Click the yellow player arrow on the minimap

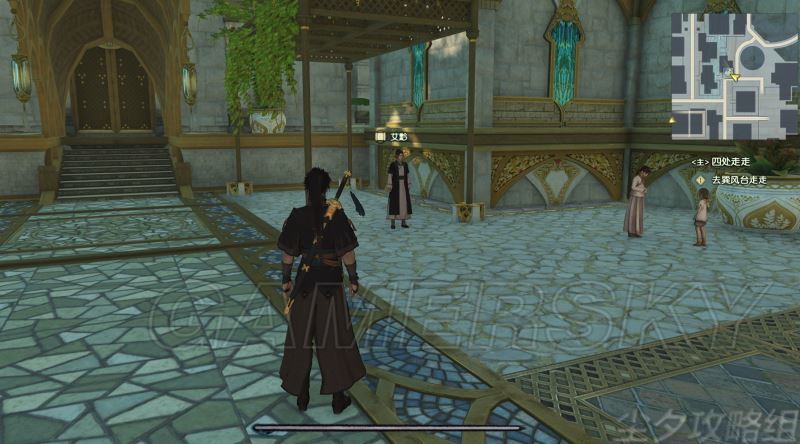click(735, 75)
